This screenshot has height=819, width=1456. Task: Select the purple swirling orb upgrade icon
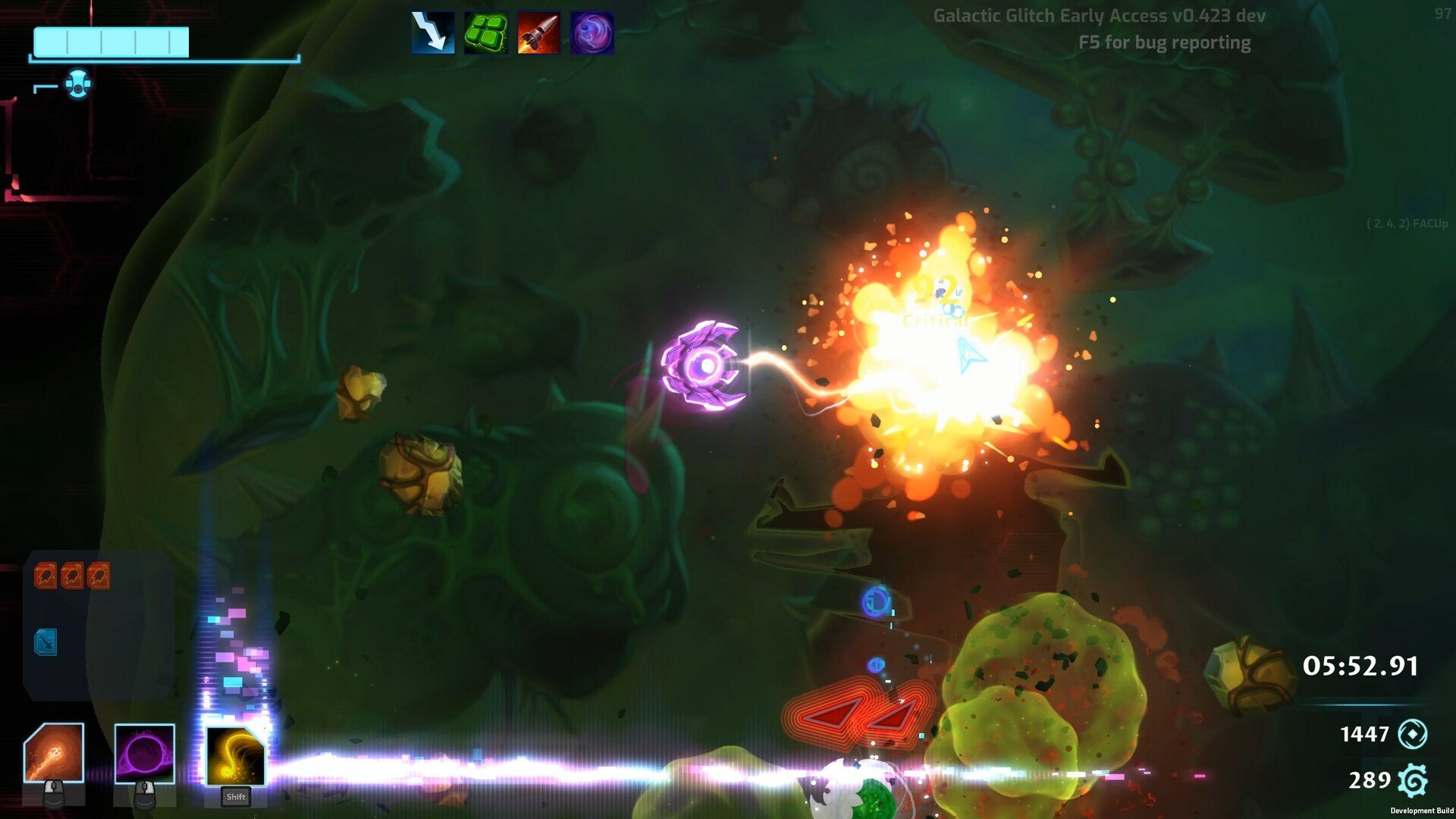[591, 33]
